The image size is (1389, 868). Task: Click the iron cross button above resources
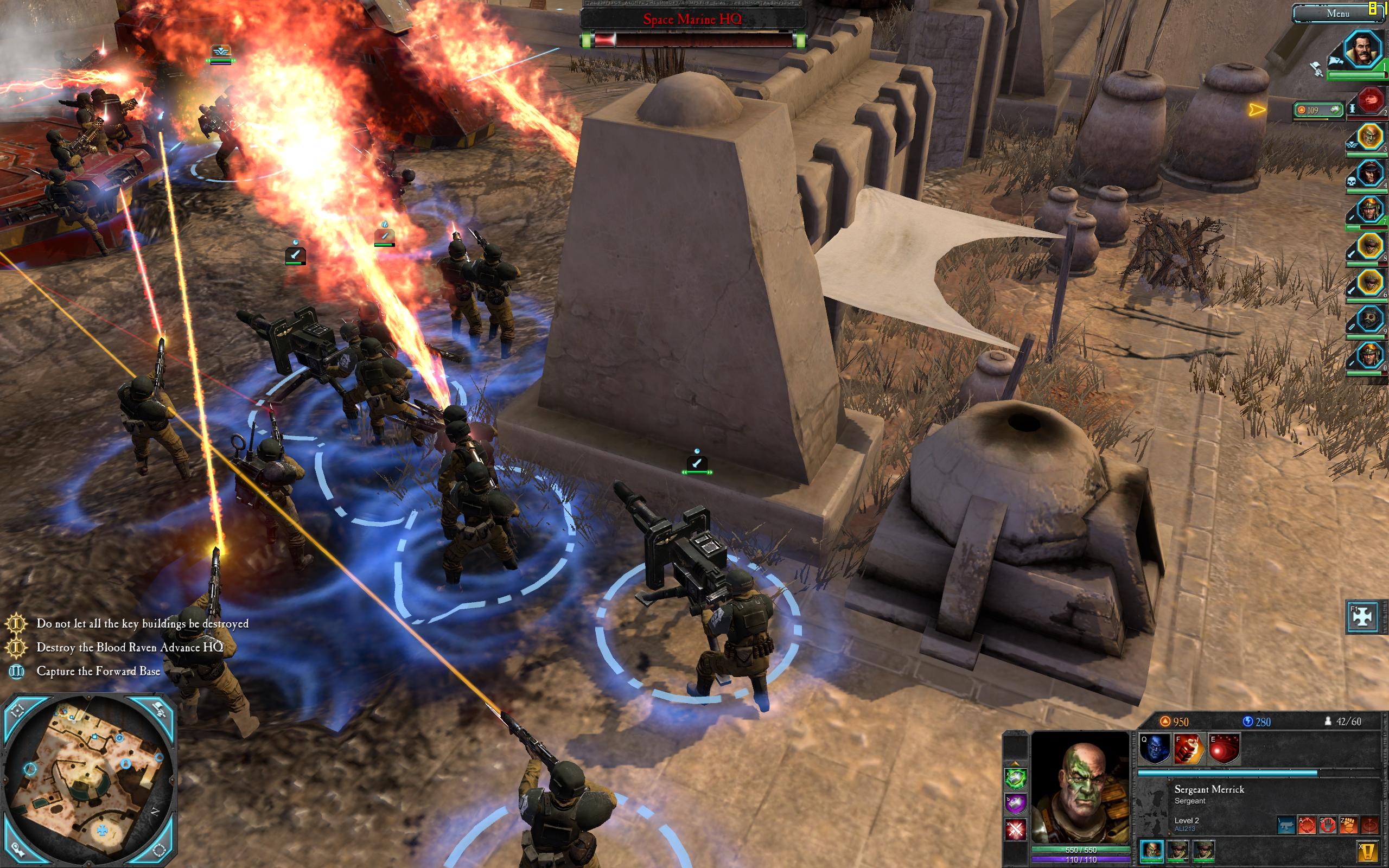[x=1362, y=617]
